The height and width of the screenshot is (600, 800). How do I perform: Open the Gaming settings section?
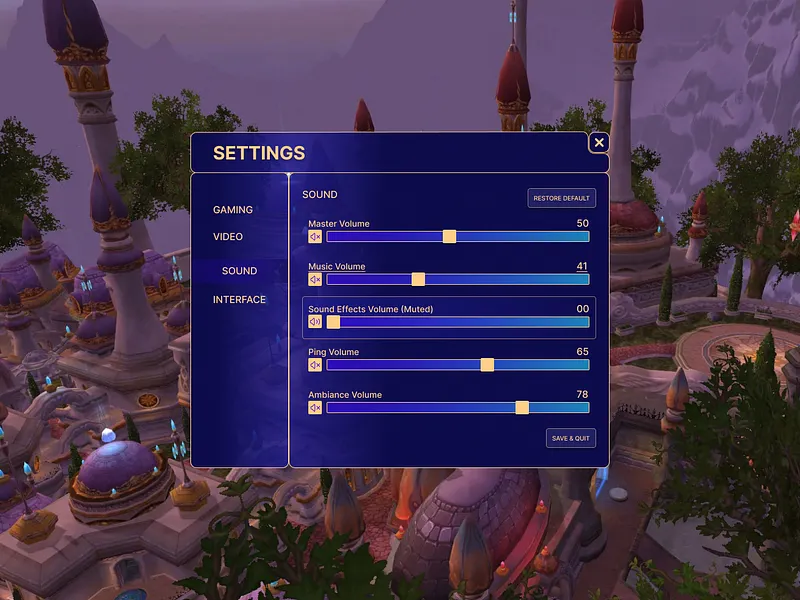(233, 210)
